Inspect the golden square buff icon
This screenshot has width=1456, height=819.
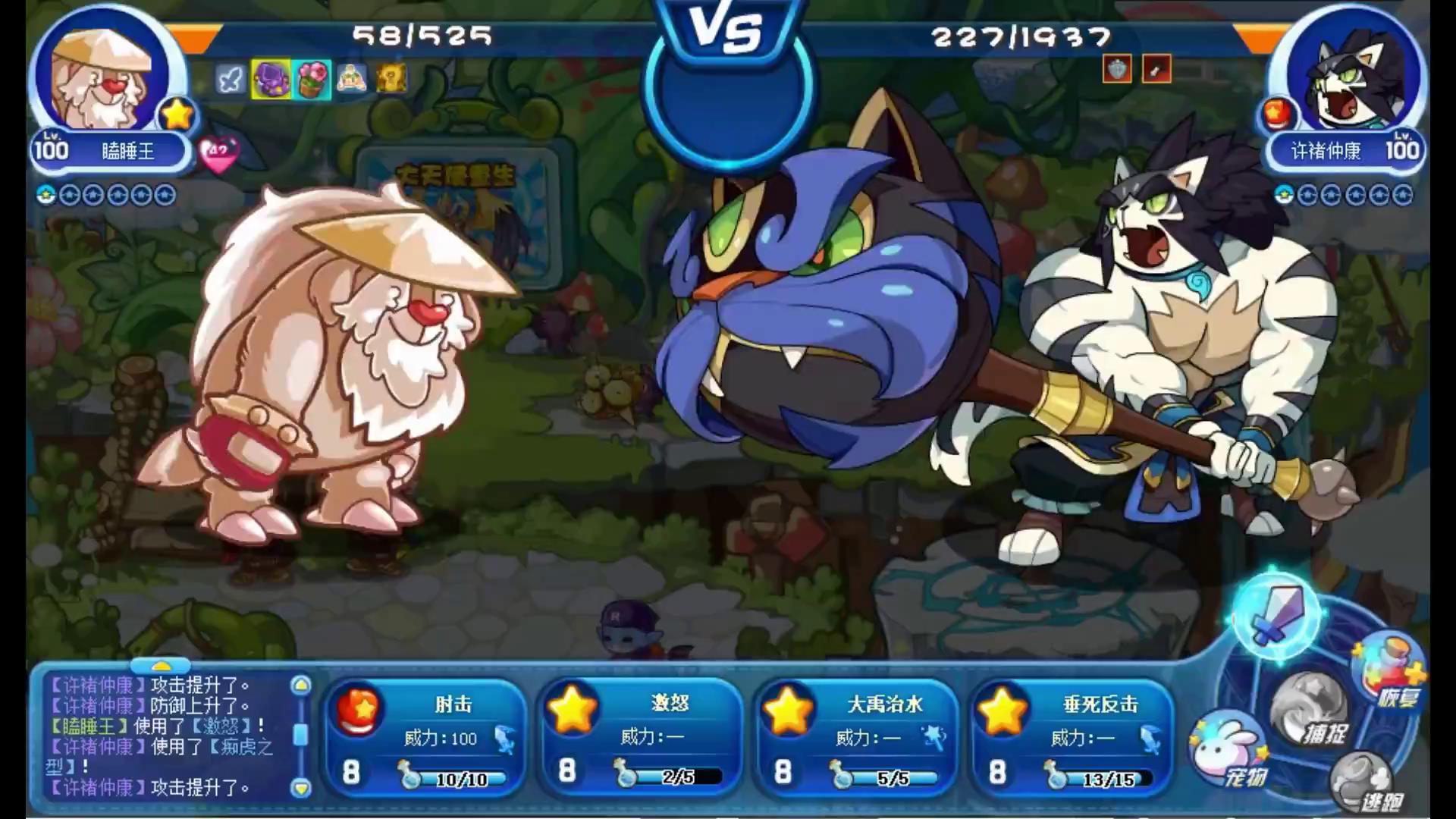391,79
